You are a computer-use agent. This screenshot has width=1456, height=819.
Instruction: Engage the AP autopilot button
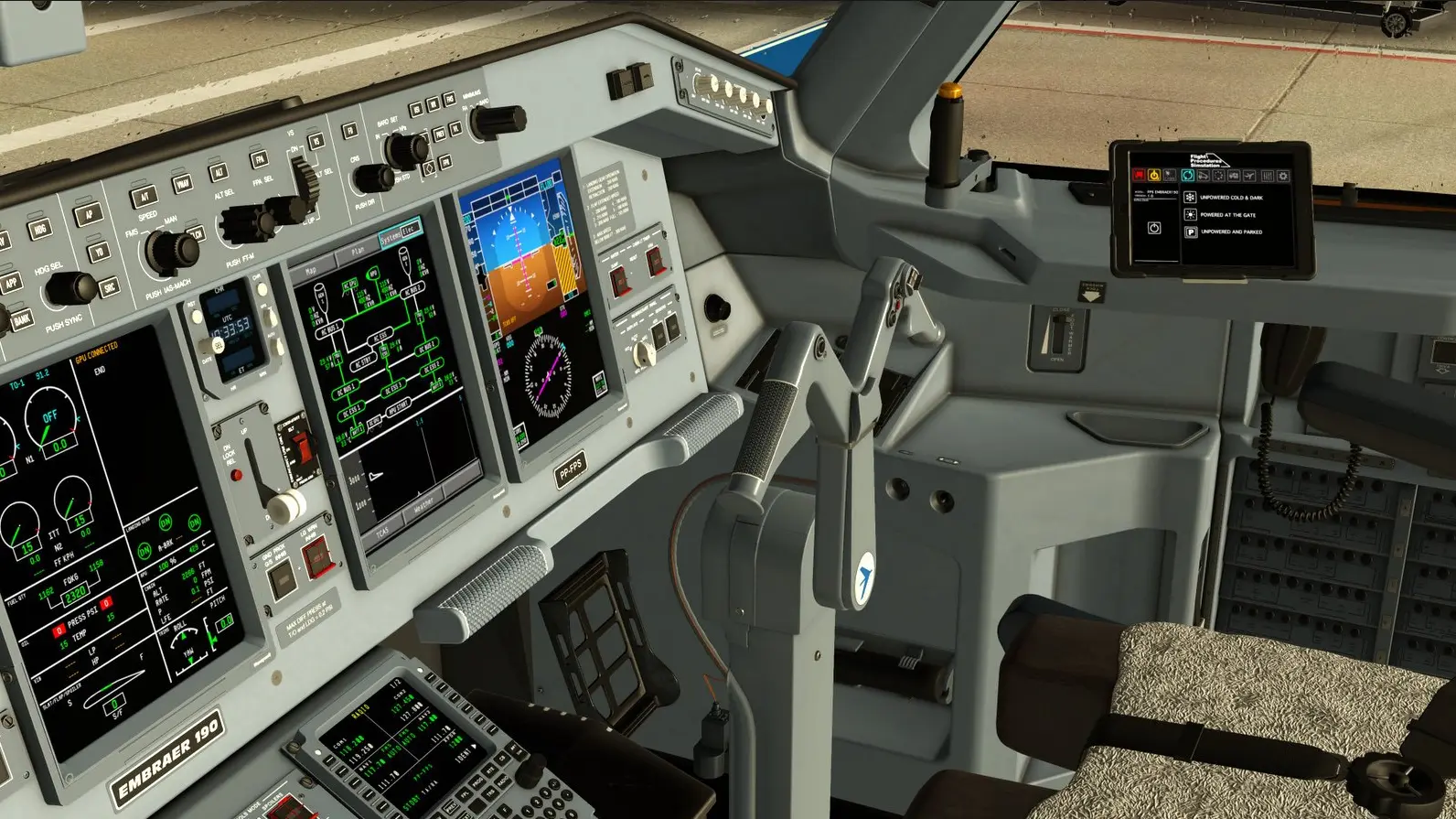[x=89, y=214]
